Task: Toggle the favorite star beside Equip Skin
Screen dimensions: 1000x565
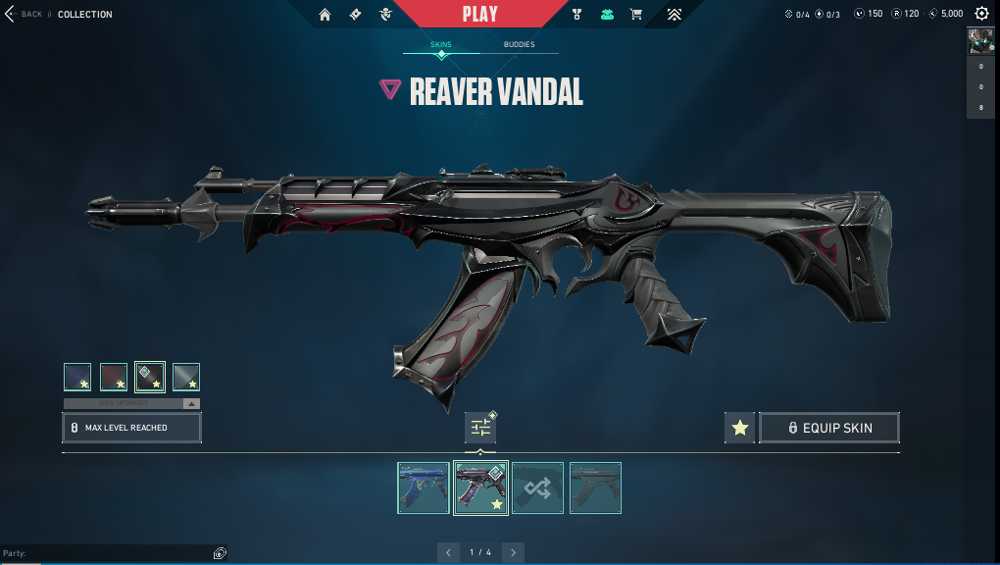Action: 740,428
